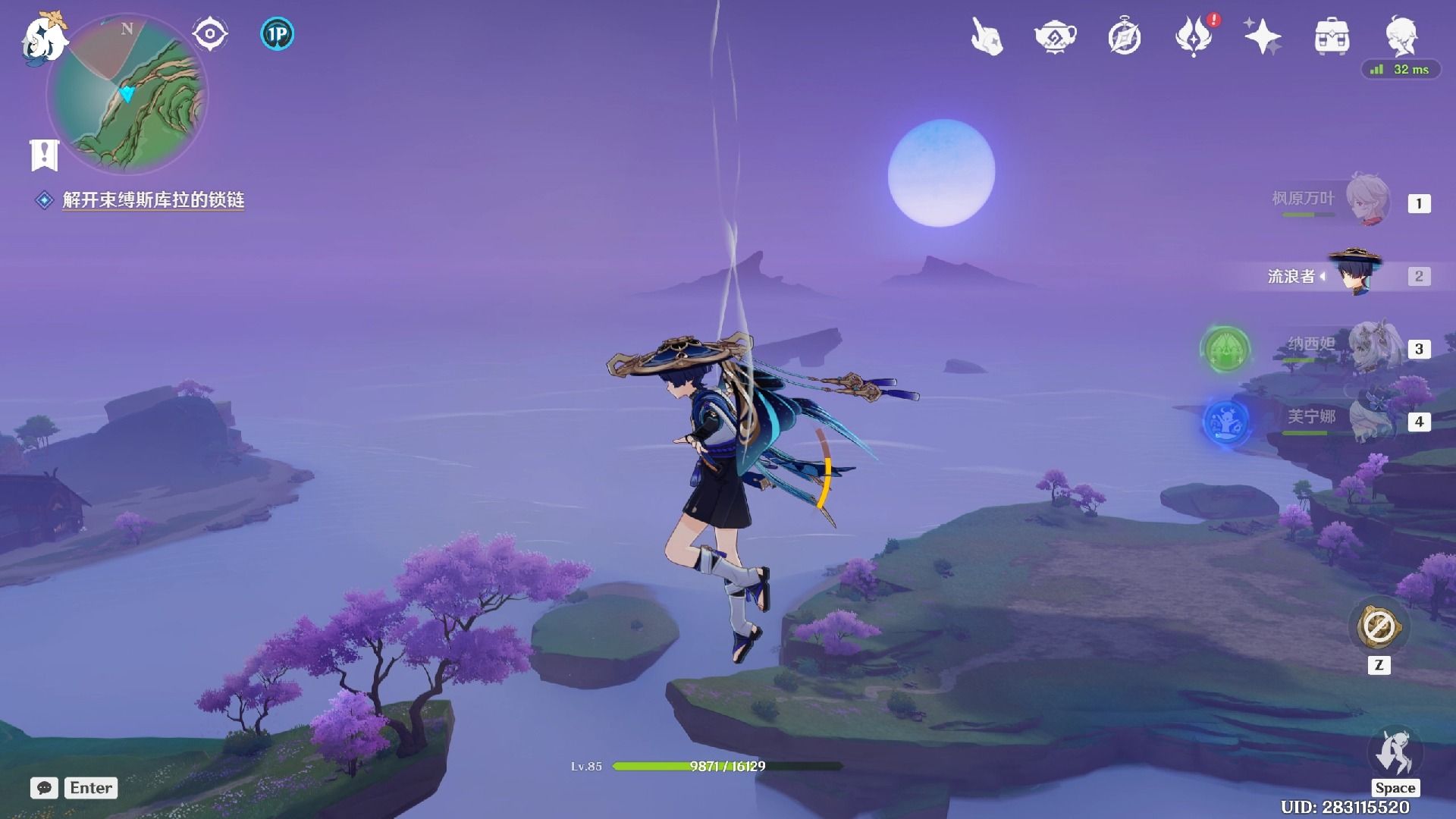The height and width of the screenshot is (819, 1456).
Task: Open the backpack inventory
Action: pos(1332,36)
